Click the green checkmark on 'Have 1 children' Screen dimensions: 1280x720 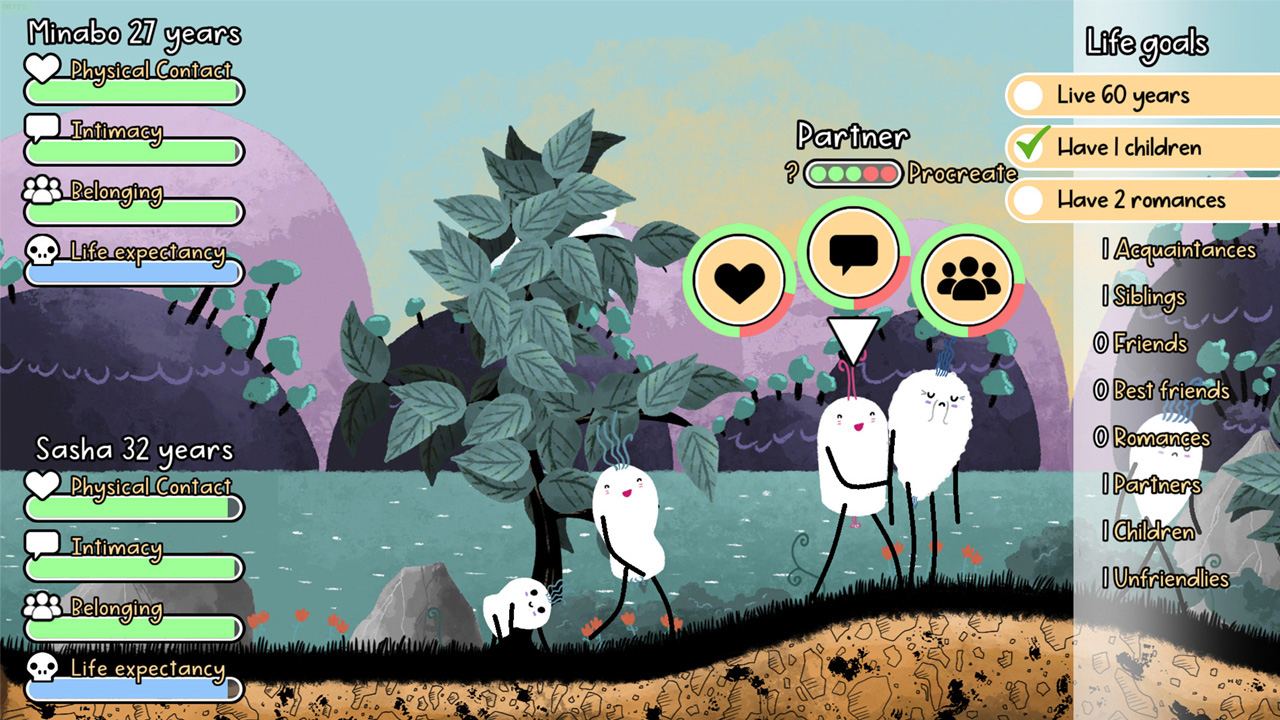tap(1028, 146)
